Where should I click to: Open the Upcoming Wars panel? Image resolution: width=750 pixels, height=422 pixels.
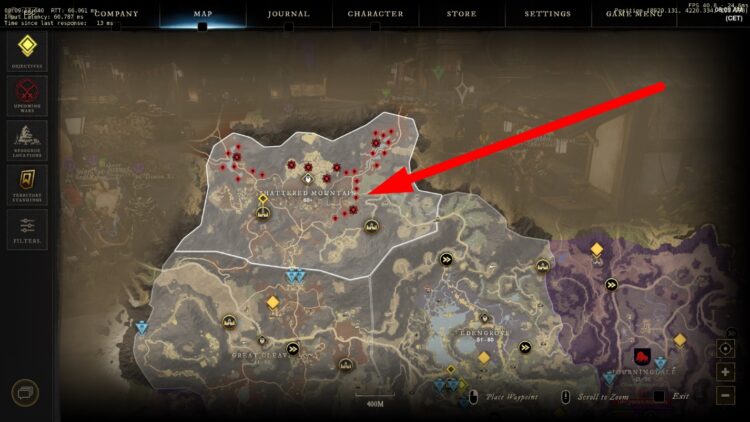28,94
